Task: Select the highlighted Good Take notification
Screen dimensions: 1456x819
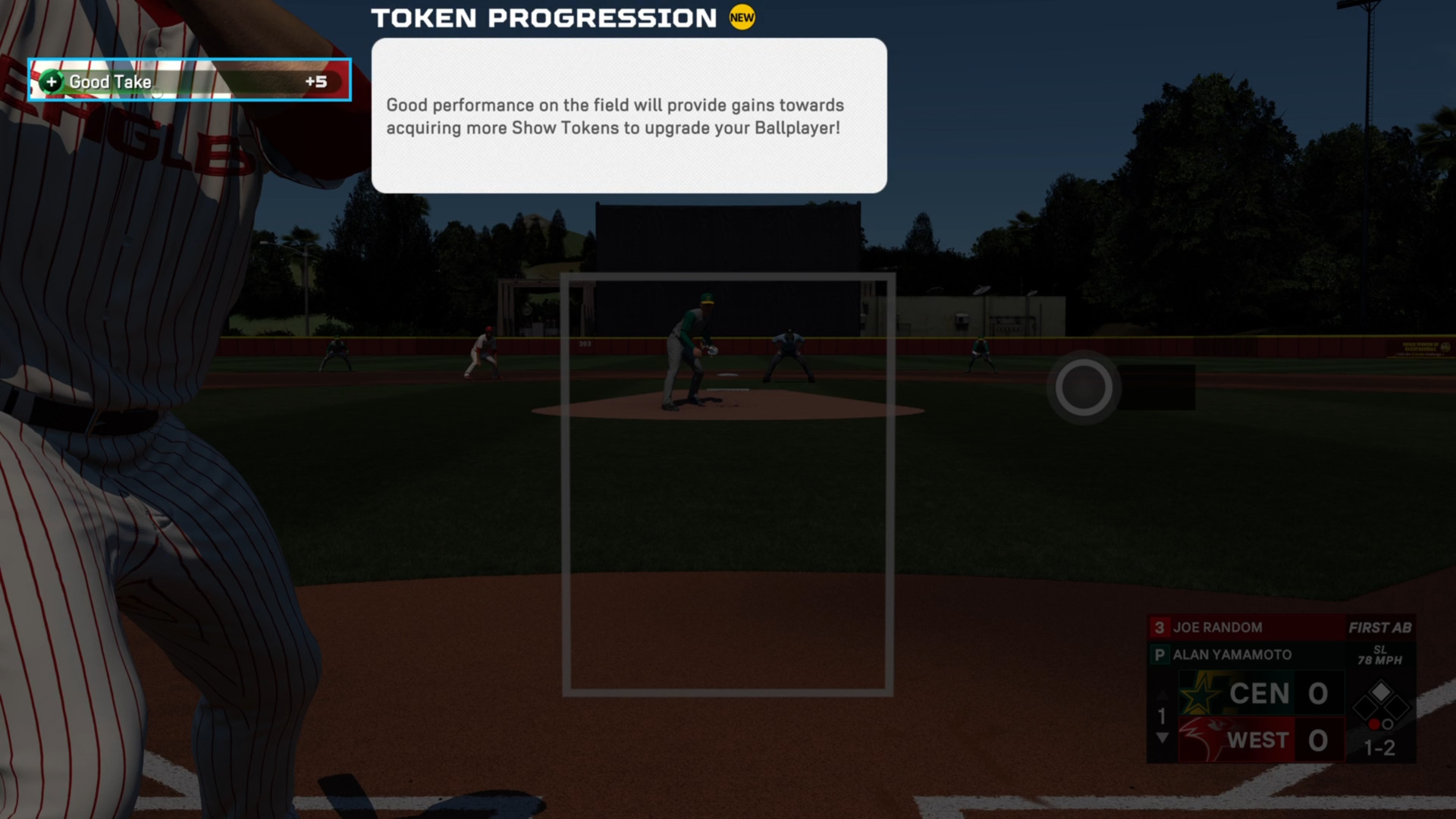Action: pyautogui.click(x=190, y=80)
